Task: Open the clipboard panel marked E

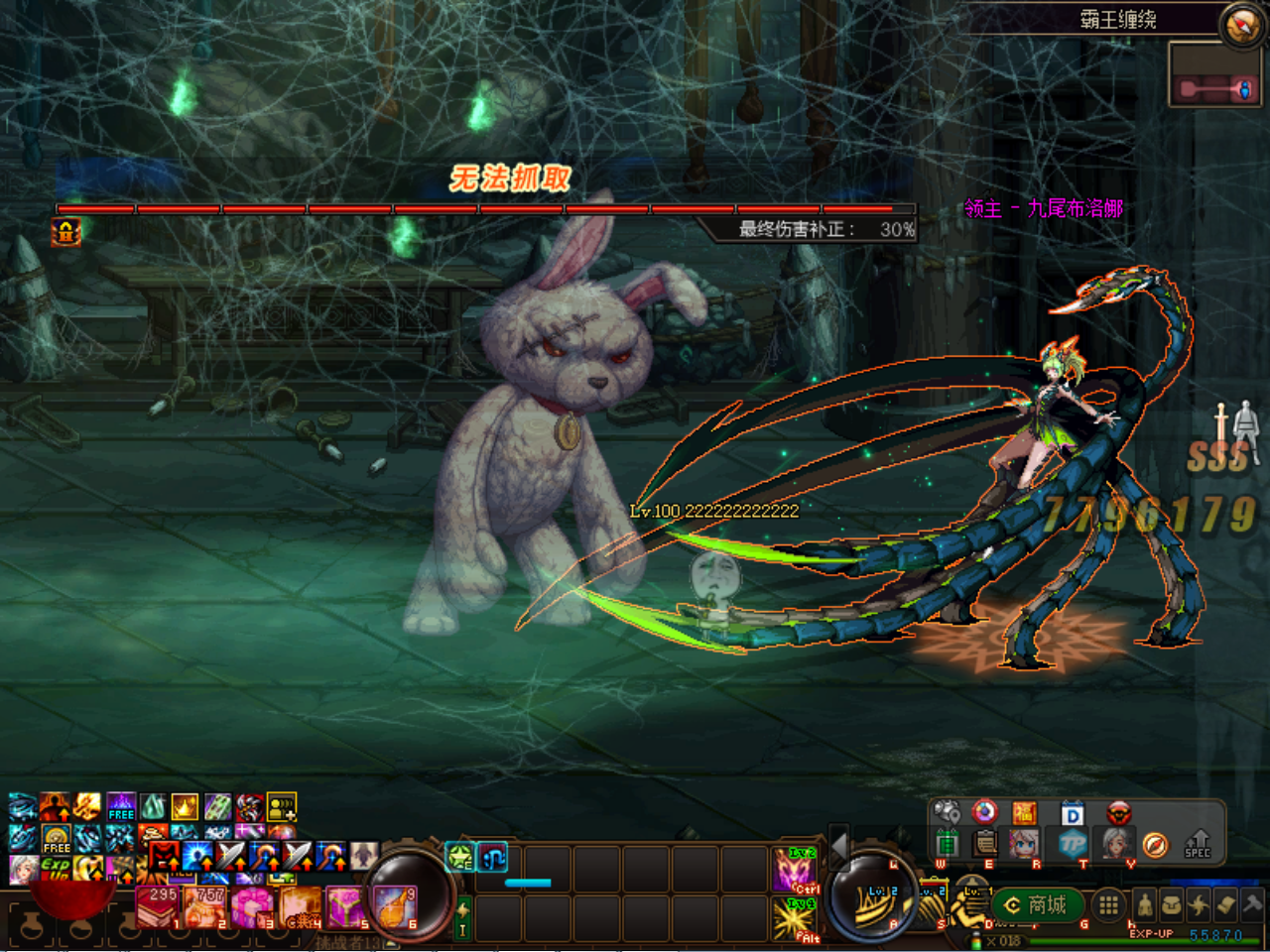Action: click(x=985, y=845)
